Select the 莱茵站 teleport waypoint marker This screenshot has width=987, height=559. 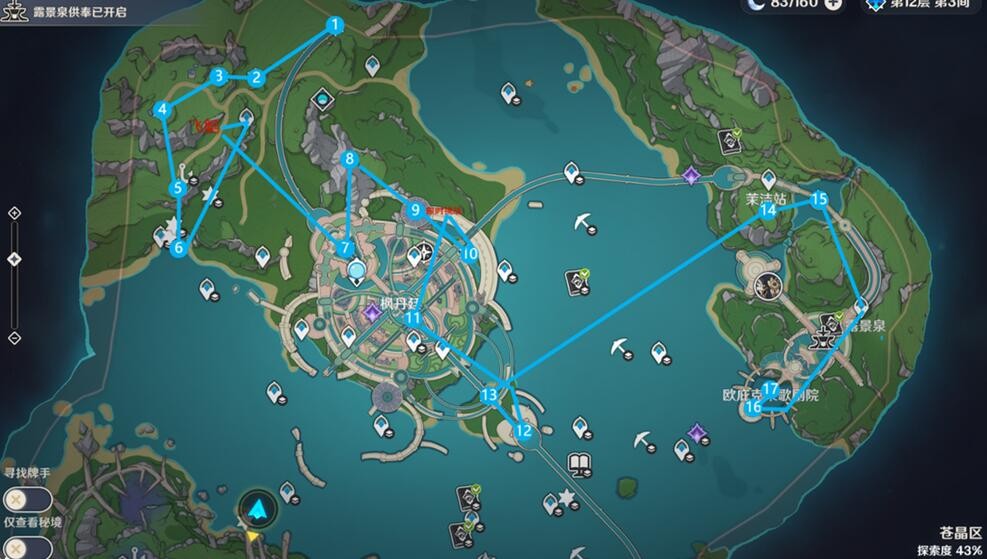pos(768,179)
